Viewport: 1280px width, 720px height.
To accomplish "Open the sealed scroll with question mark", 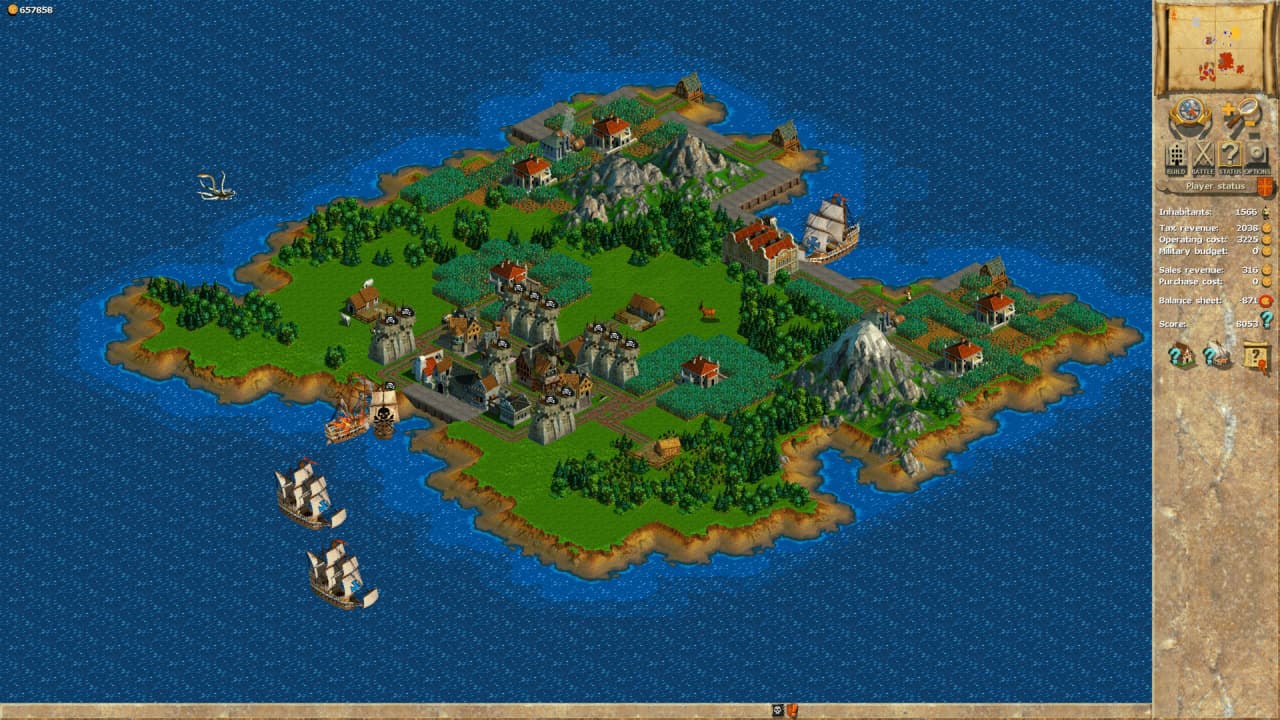I will pos(1256,355).
